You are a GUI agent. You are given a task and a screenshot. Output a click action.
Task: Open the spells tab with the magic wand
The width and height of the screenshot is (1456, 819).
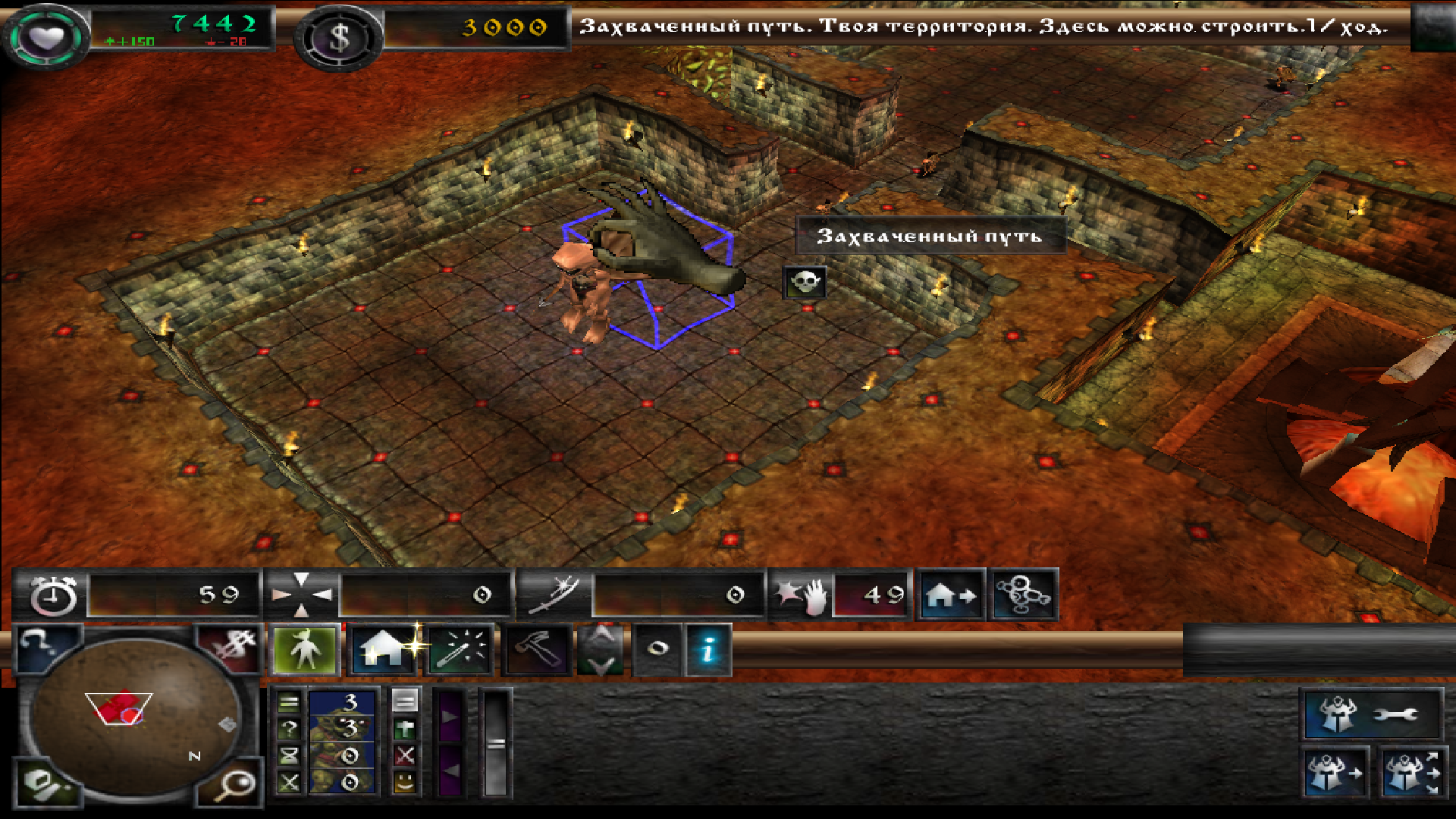click(x=460, y=650)
